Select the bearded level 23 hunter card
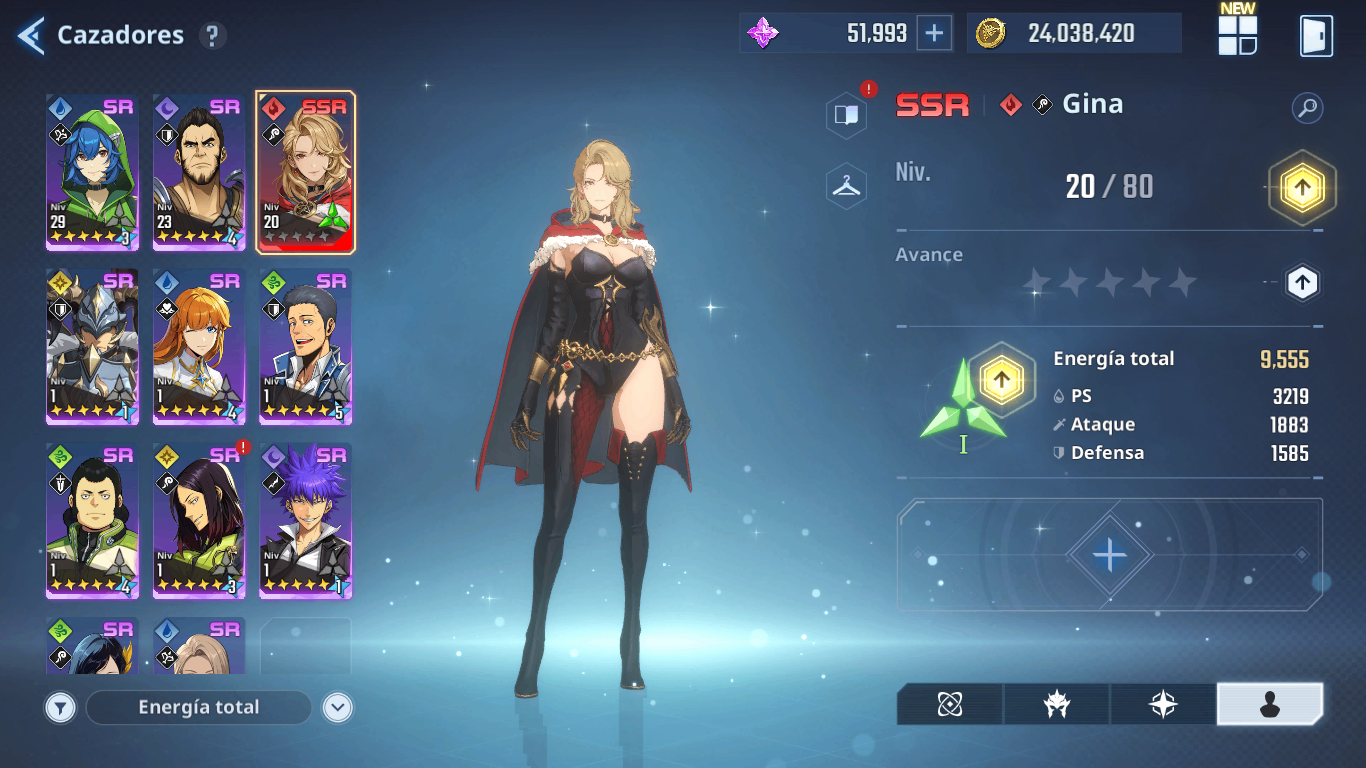The image size is (1366, 768). click(199, 172)
